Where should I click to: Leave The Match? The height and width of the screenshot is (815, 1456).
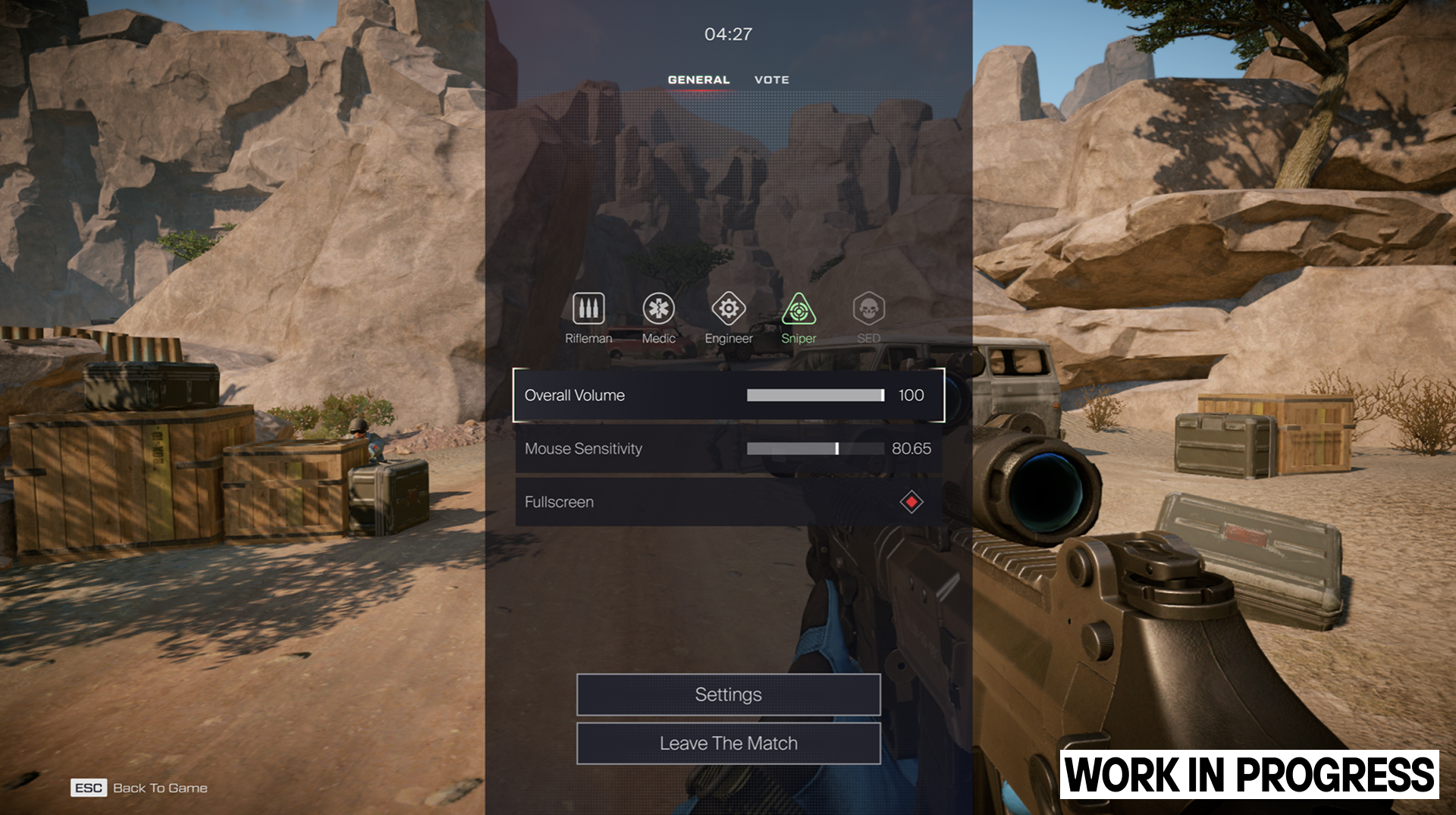[728, 744]
